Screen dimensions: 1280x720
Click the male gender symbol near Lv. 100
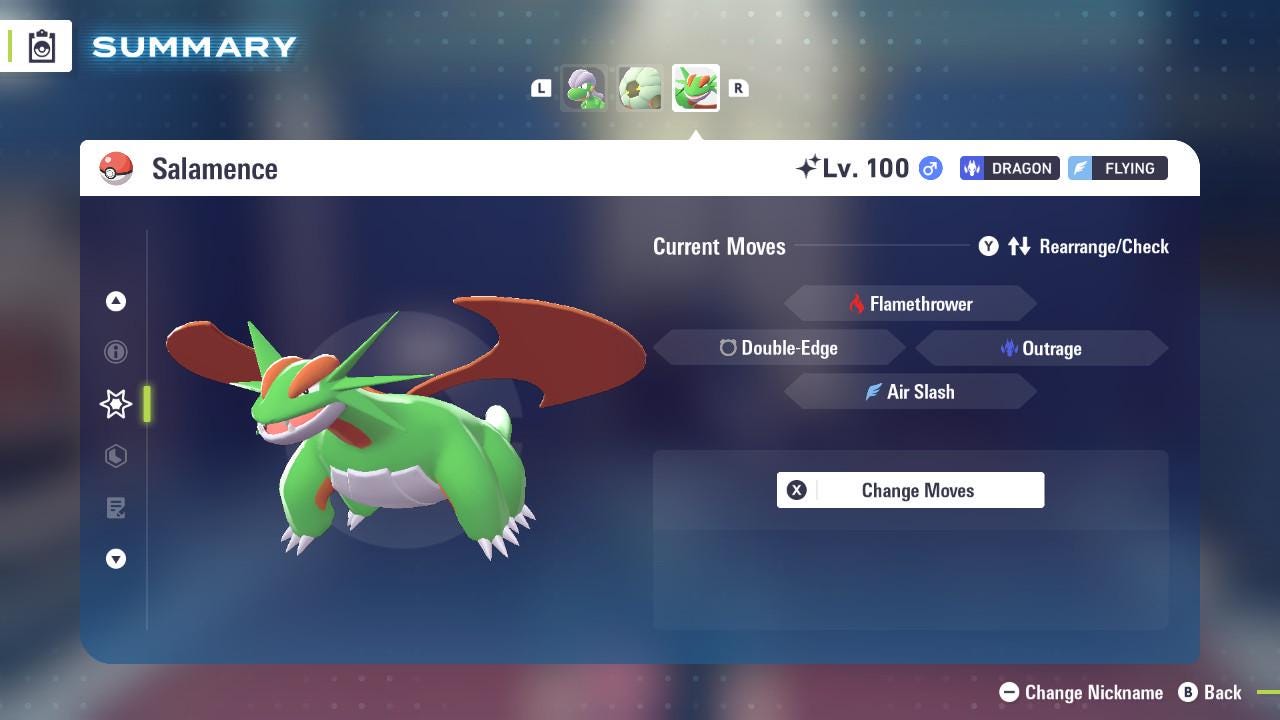(x=928, y=168)
